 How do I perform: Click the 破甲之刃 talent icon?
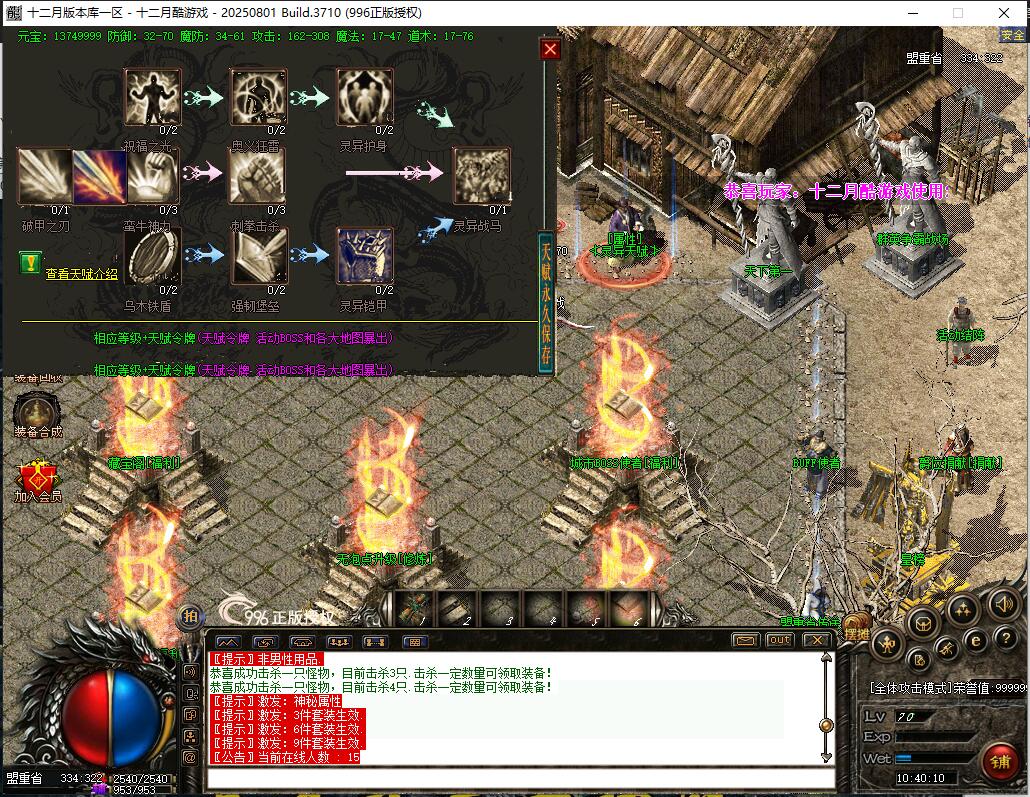click(x=45, y=176)
